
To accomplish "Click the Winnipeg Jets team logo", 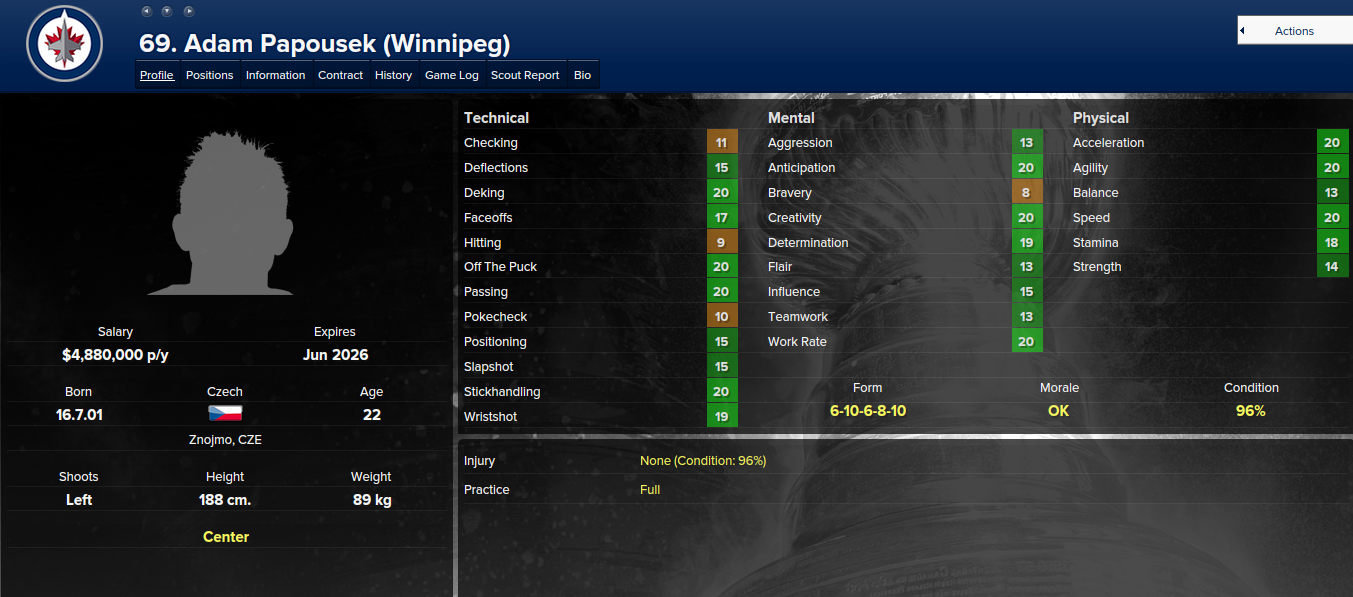I will (x=64, y=43).
